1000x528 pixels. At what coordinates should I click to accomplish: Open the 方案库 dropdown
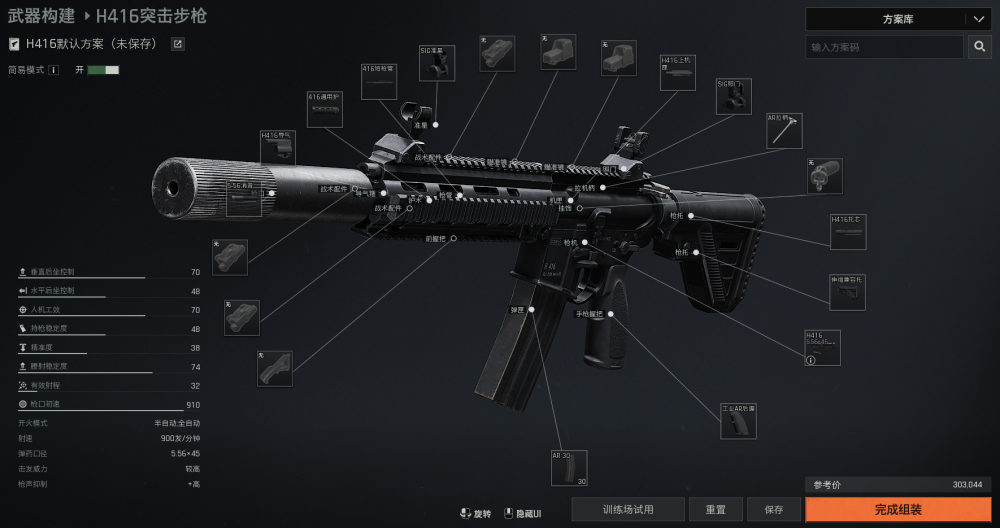click(x=897, y=19)
